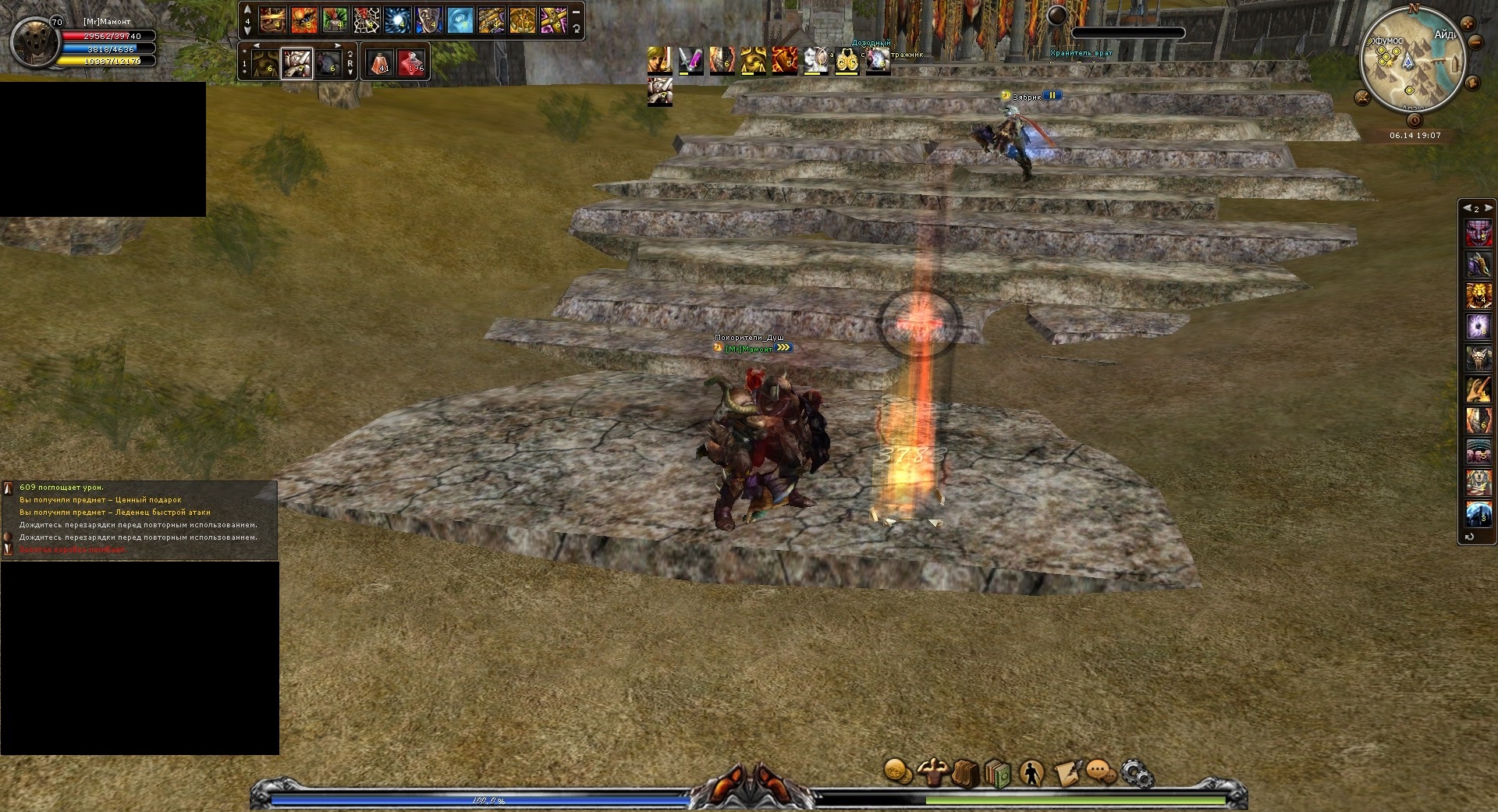The image size is (1498, 812).
Task: Open the gears settings menu
Action: pos(1137,773)
